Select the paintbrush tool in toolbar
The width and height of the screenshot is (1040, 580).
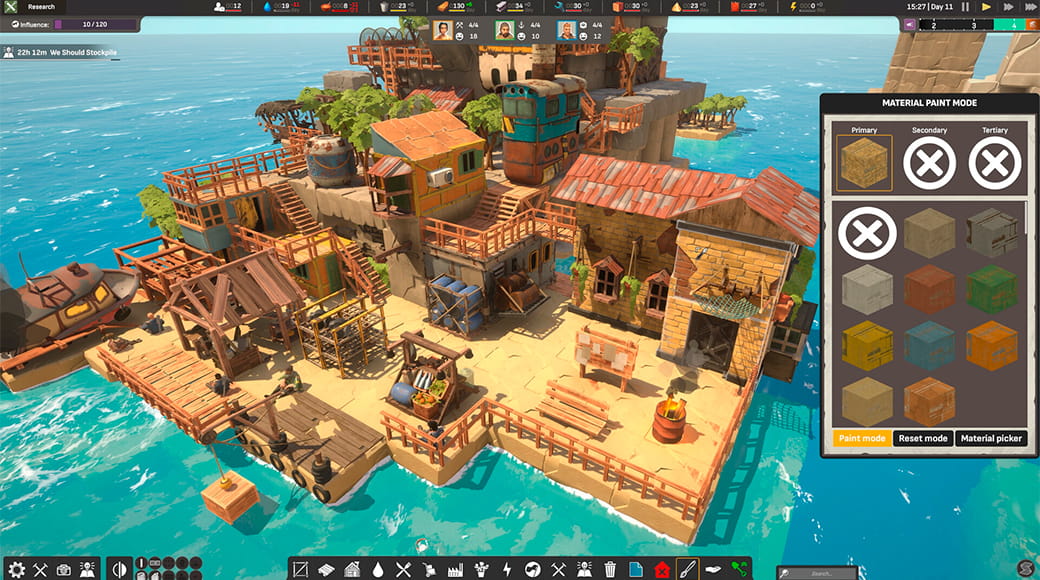click(687, 569)
